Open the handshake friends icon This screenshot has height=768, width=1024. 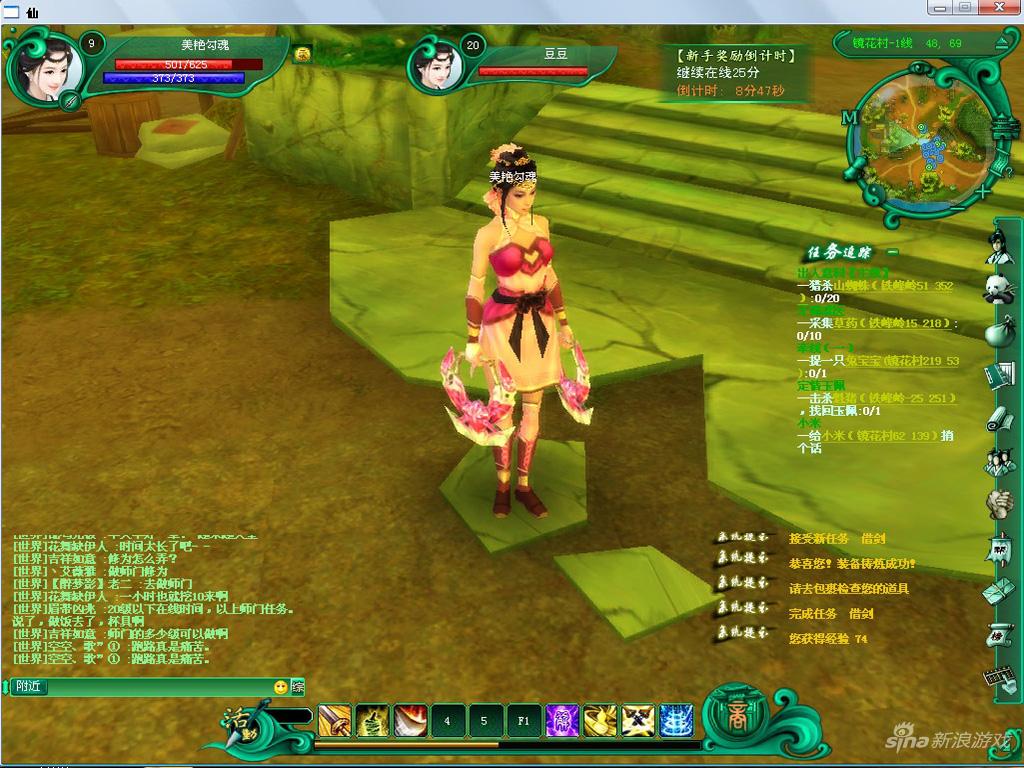[998, 504]
